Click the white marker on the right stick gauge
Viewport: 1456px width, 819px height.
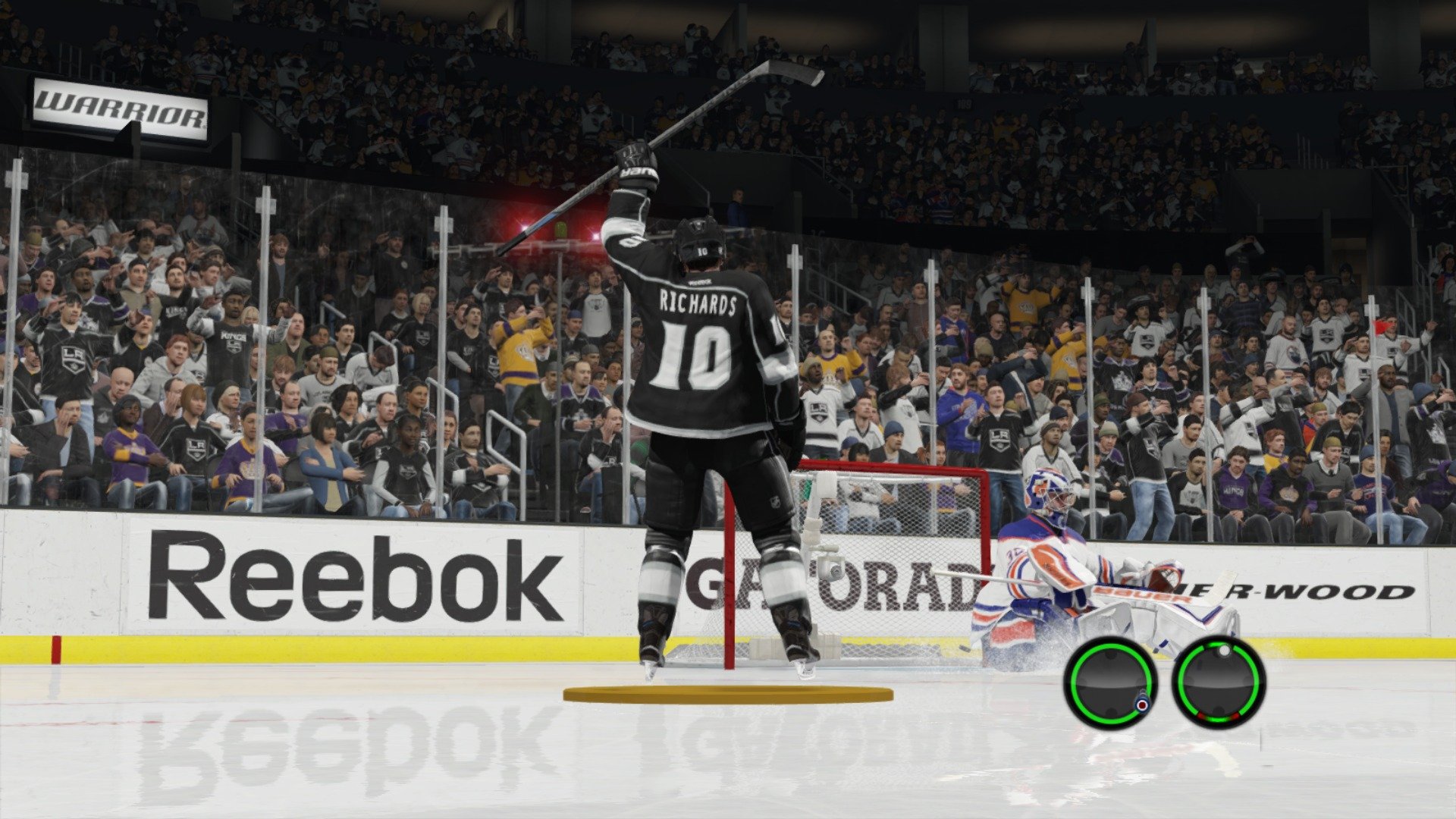[1225, 650]
